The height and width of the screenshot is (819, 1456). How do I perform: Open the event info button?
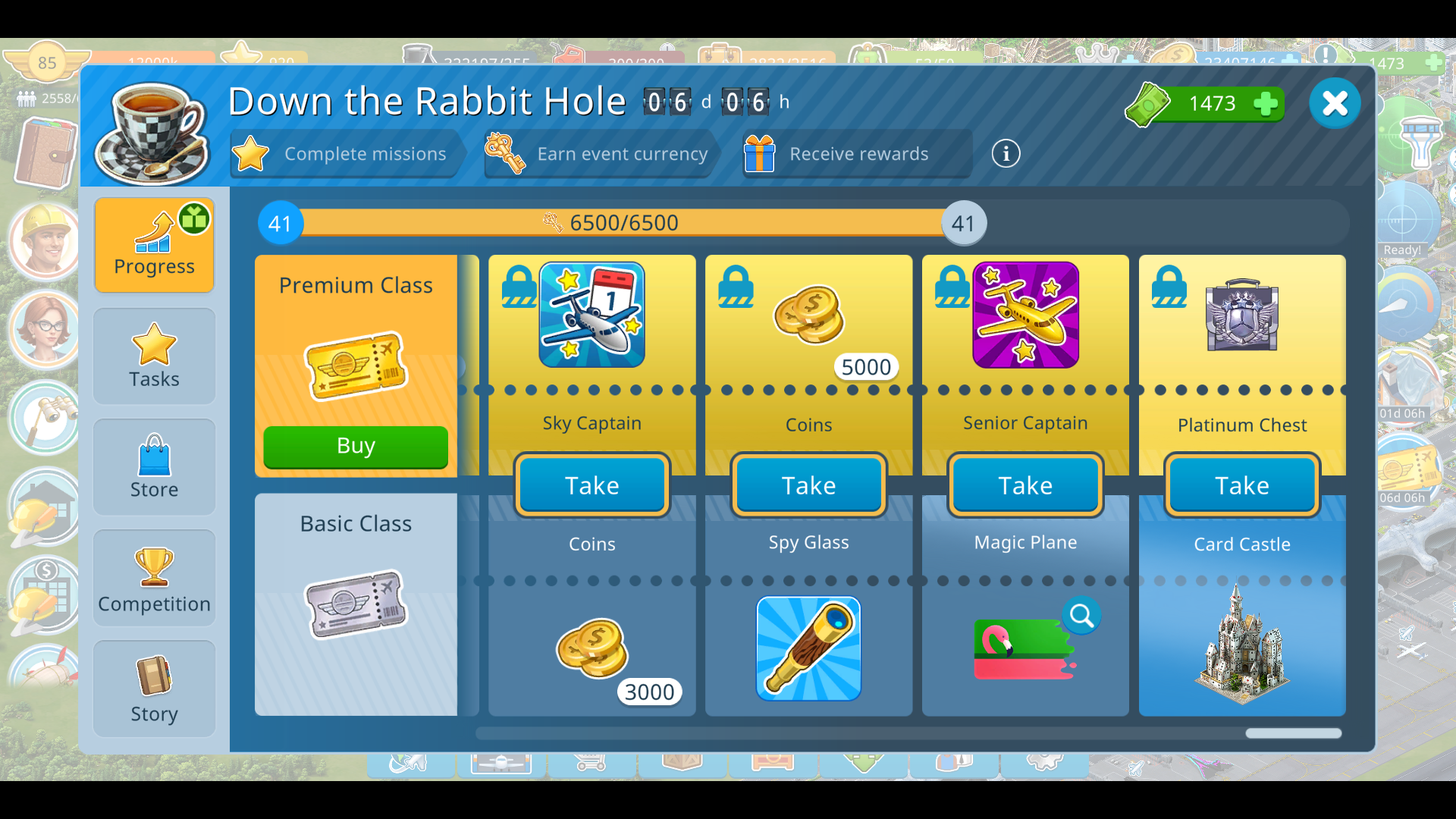coord(1006,154)
